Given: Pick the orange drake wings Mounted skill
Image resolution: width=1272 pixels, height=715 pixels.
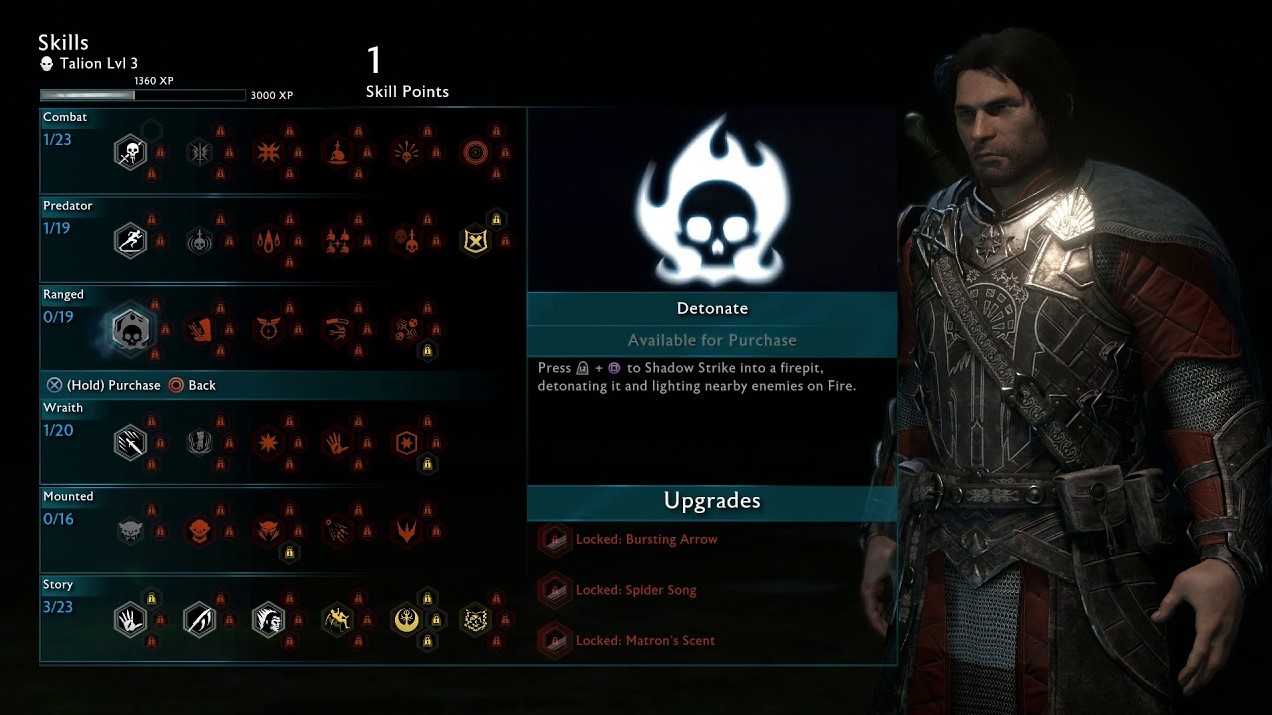Looking at the screenshot, I should tap(406, 531).
